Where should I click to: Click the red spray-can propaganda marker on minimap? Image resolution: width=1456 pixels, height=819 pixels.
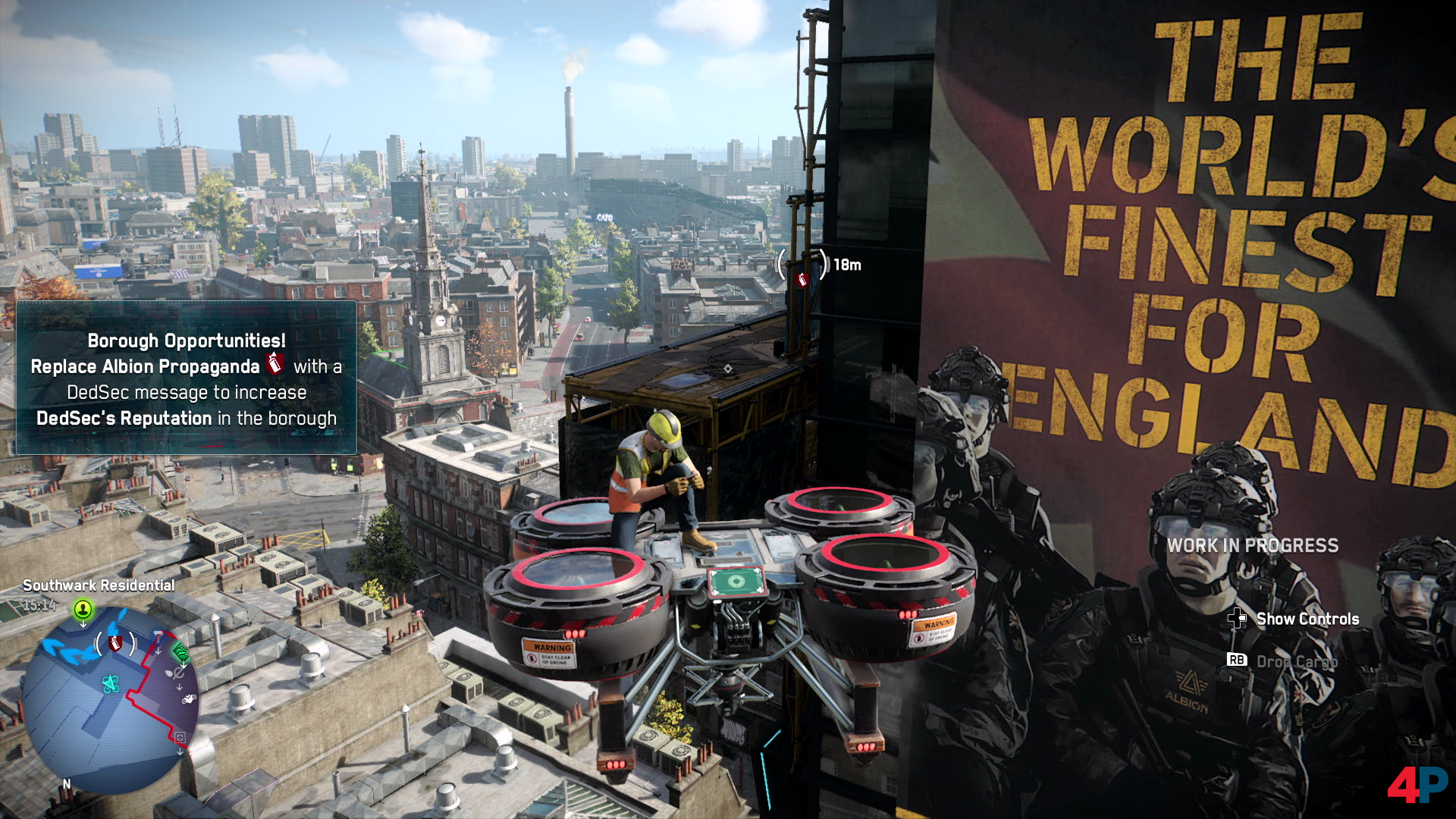point(115,644)
